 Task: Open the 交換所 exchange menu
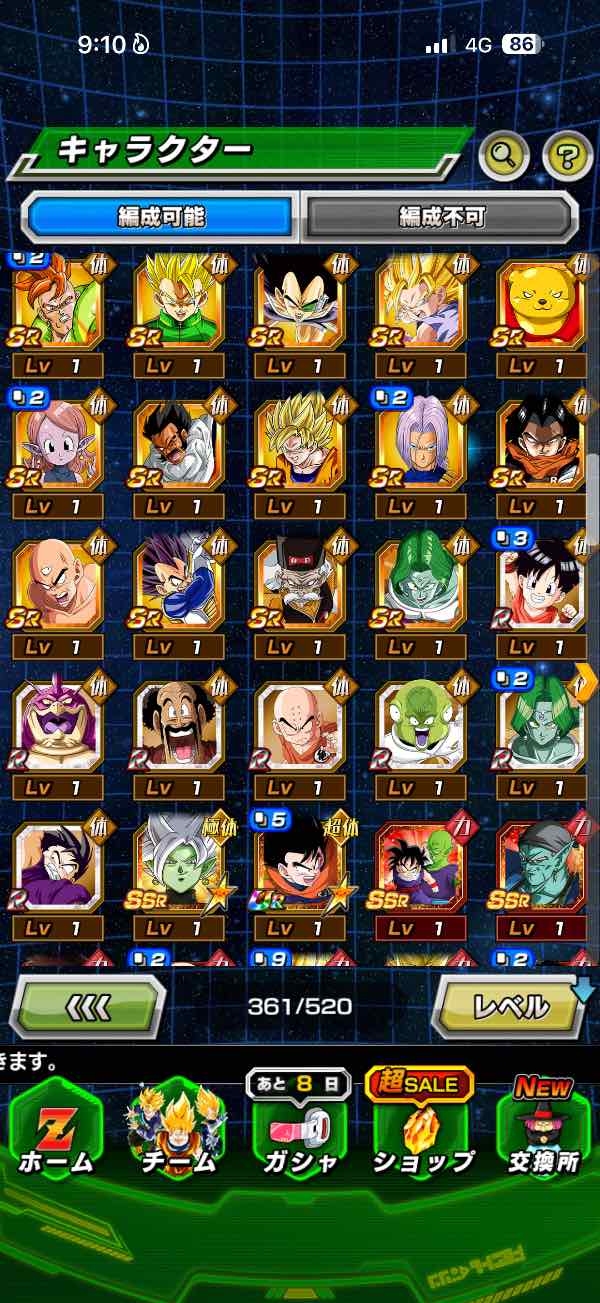coord(544,1133)
